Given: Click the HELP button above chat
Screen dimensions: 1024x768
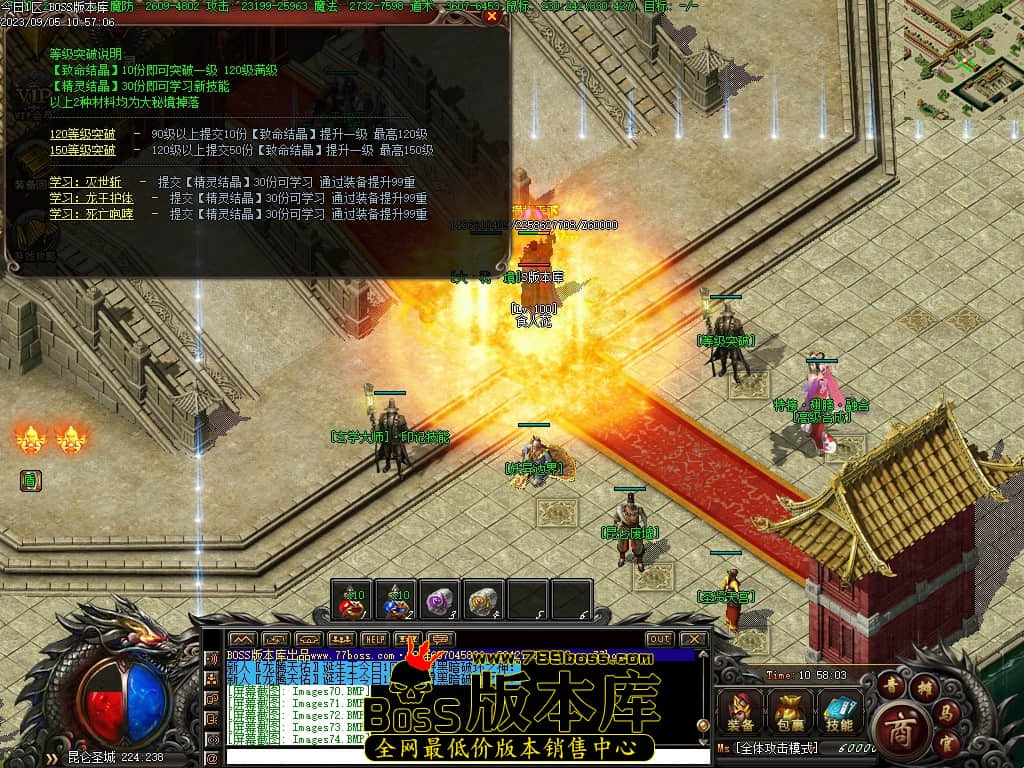Looking at the screenshot, I should tap(375, 638).
